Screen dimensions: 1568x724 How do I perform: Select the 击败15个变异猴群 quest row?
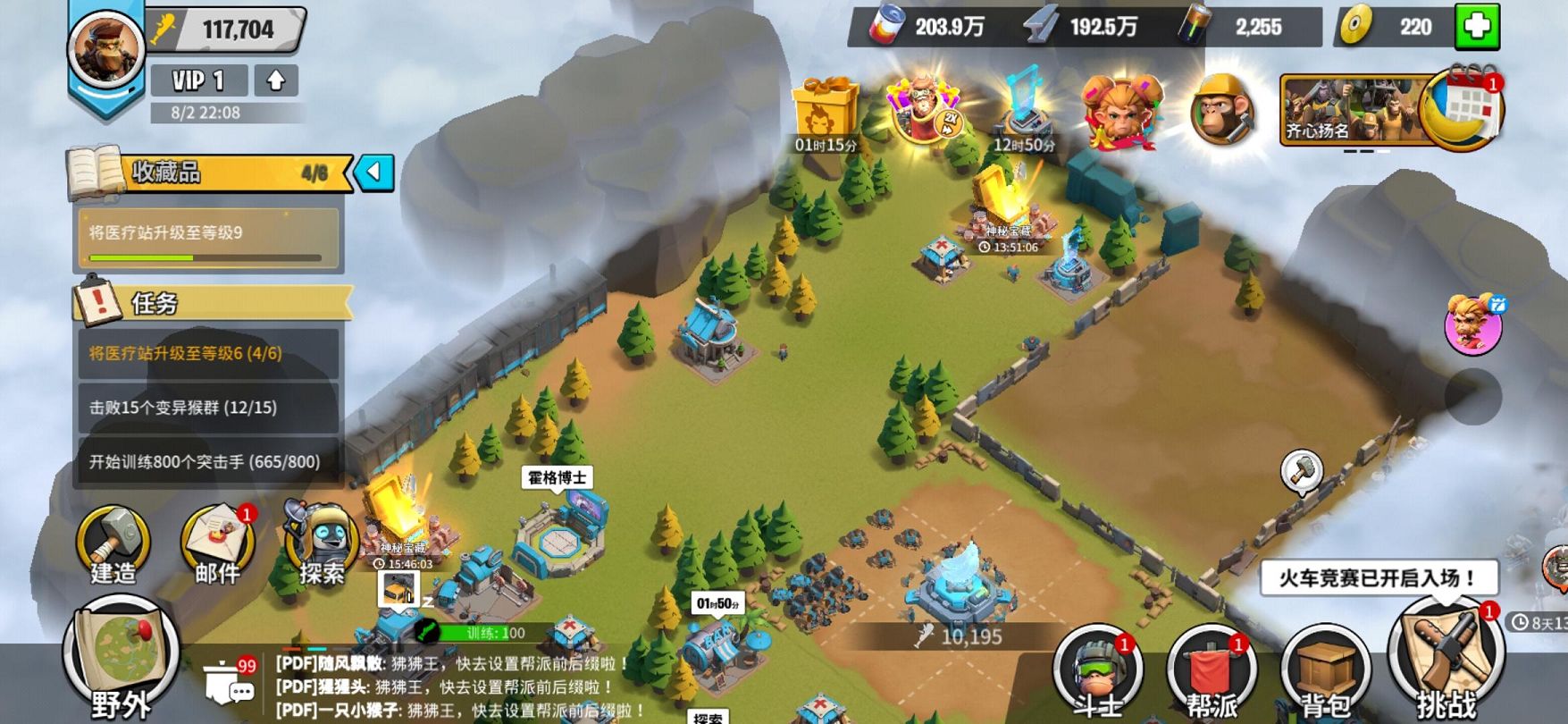[207, 408]
